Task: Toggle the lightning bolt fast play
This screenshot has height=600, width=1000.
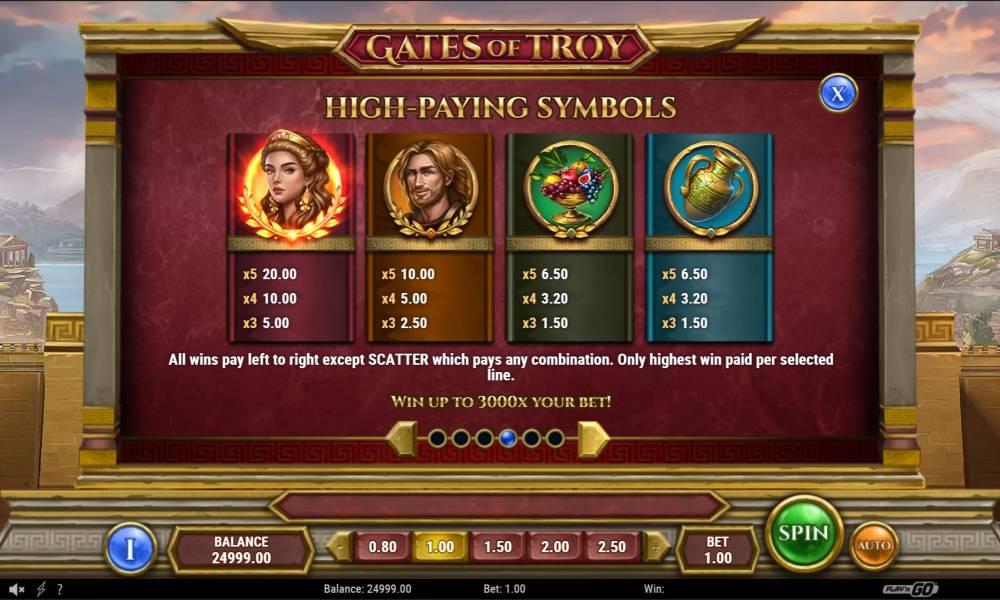Action: [41, 589]
